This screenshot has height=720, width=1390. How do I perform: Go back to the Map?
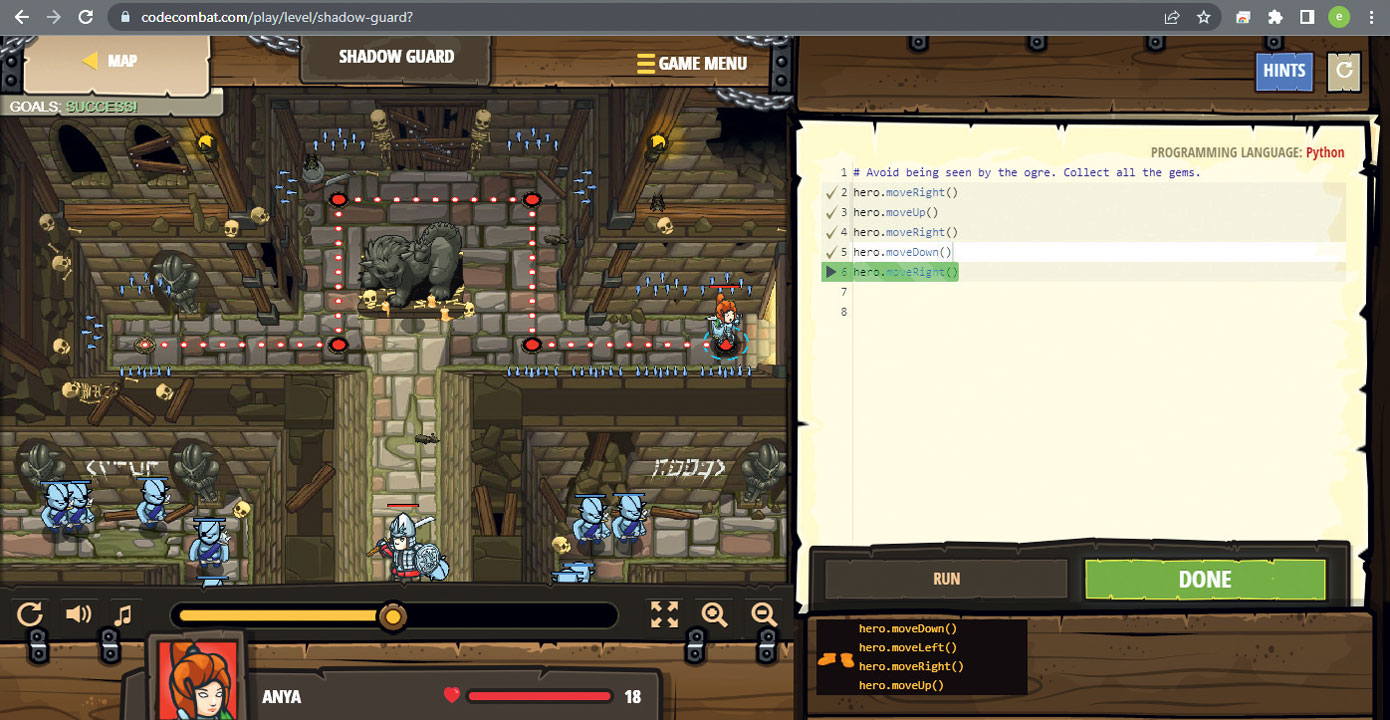(x=110, y=61)
